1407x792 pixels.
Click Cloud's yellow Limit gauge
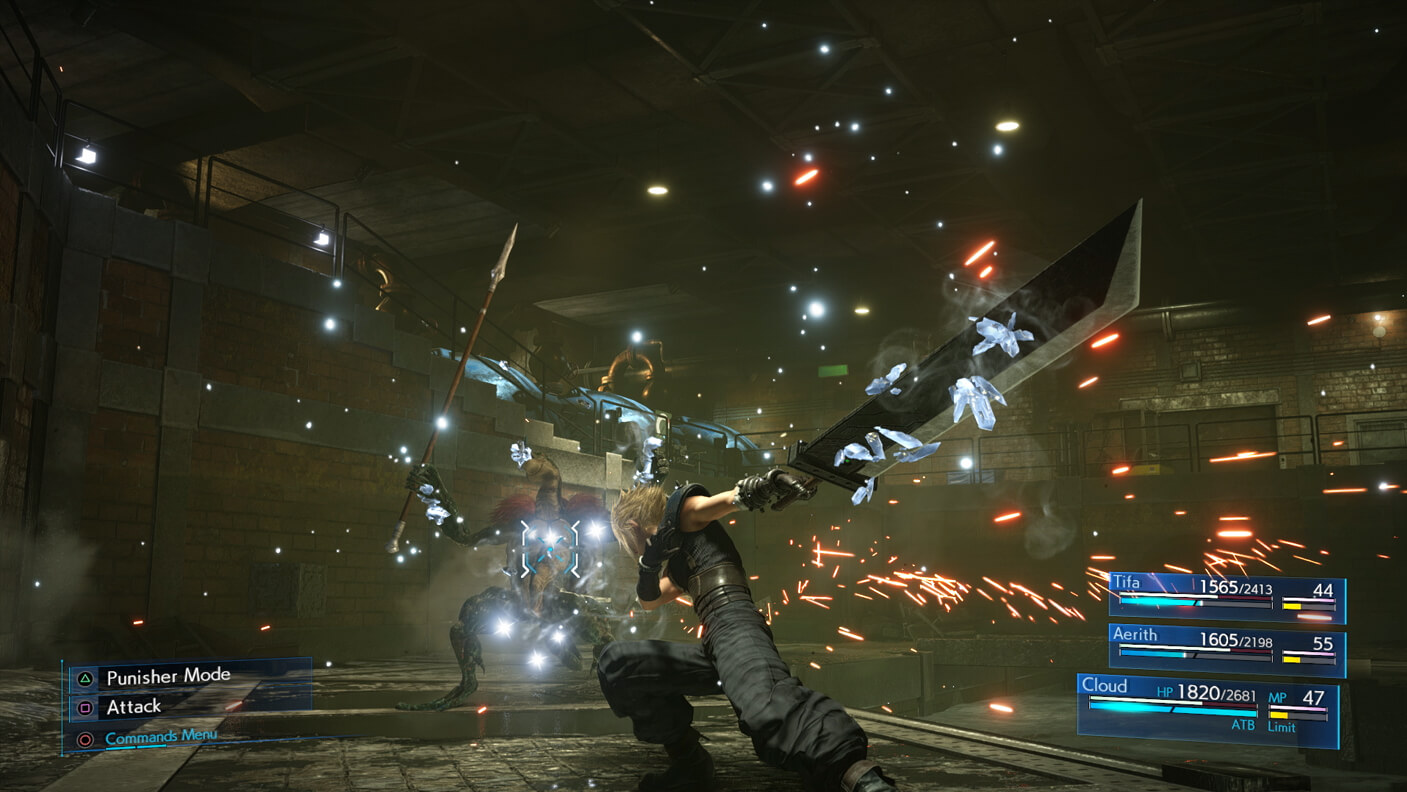1280,714
